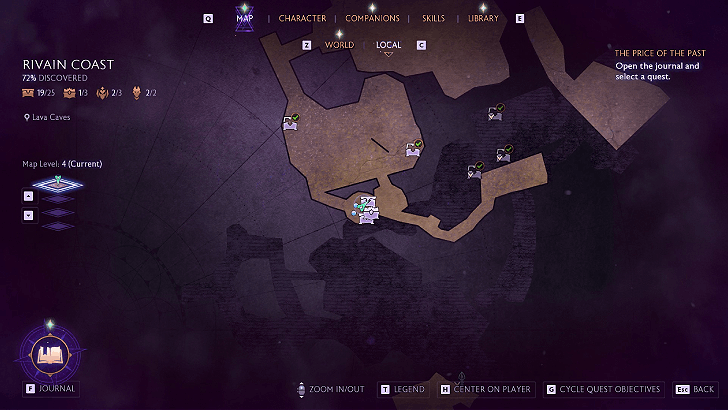Switch to the Character tab
Viewport: 728px width, 410px height.
302,18
